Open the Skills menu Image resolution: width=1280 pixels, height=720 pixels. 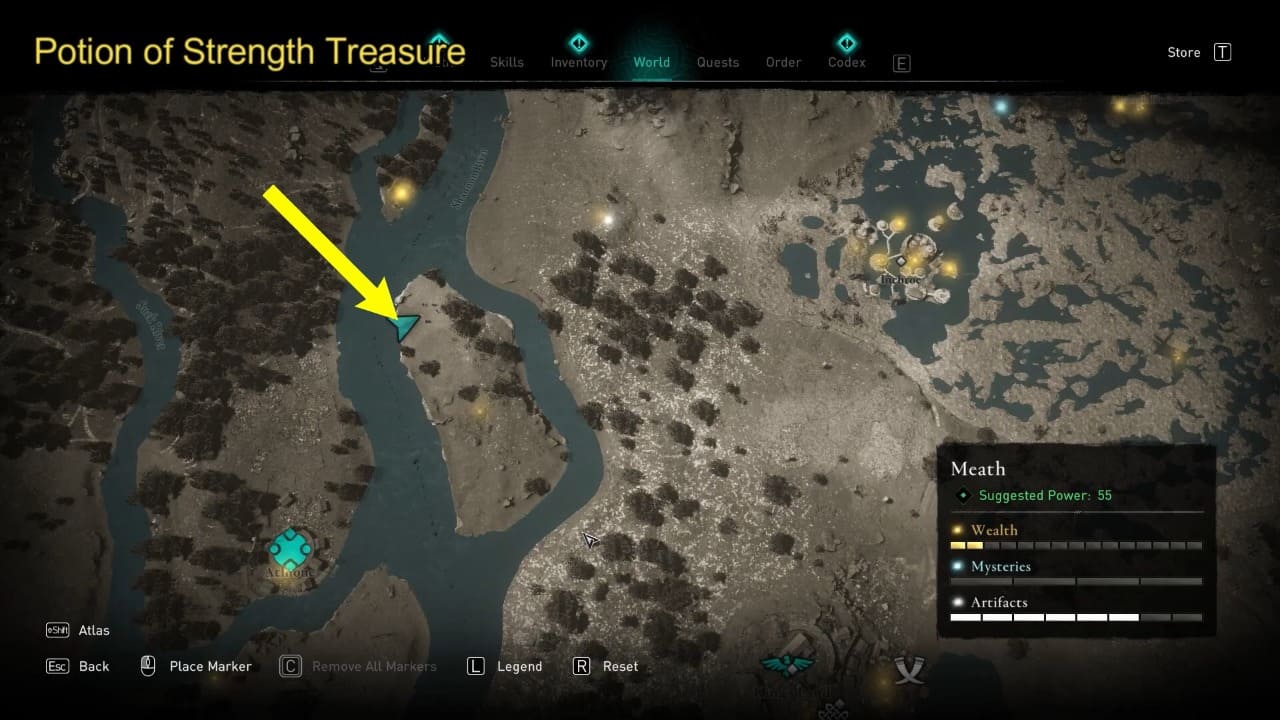coord(507,61)
